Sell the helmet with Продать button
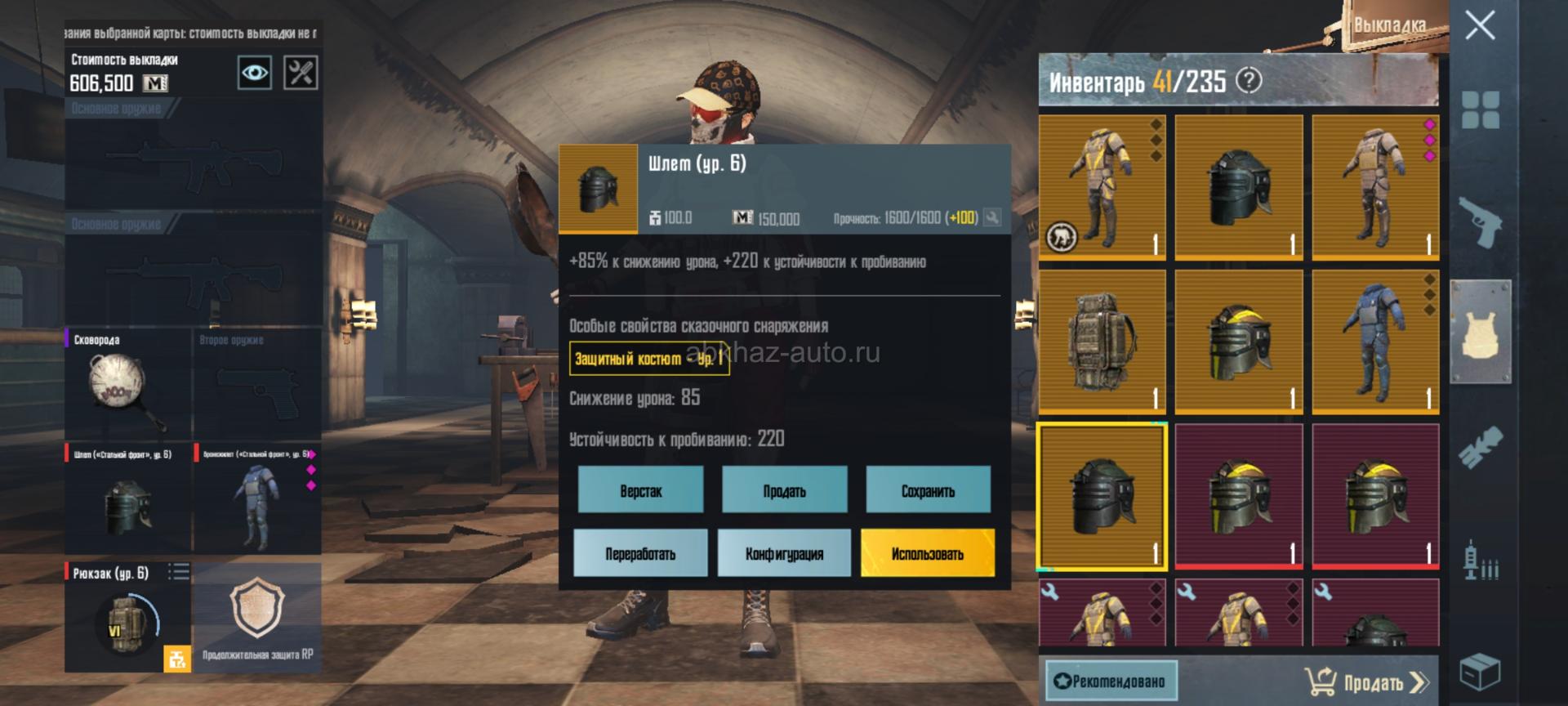The image size is (1568, 706). coord(784,490)
